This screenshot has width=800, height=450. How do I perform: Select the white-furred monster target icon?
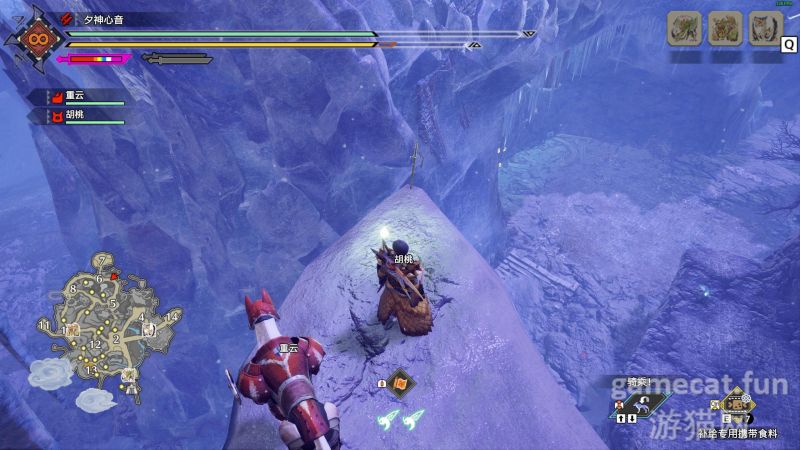(x=765, y=28)
